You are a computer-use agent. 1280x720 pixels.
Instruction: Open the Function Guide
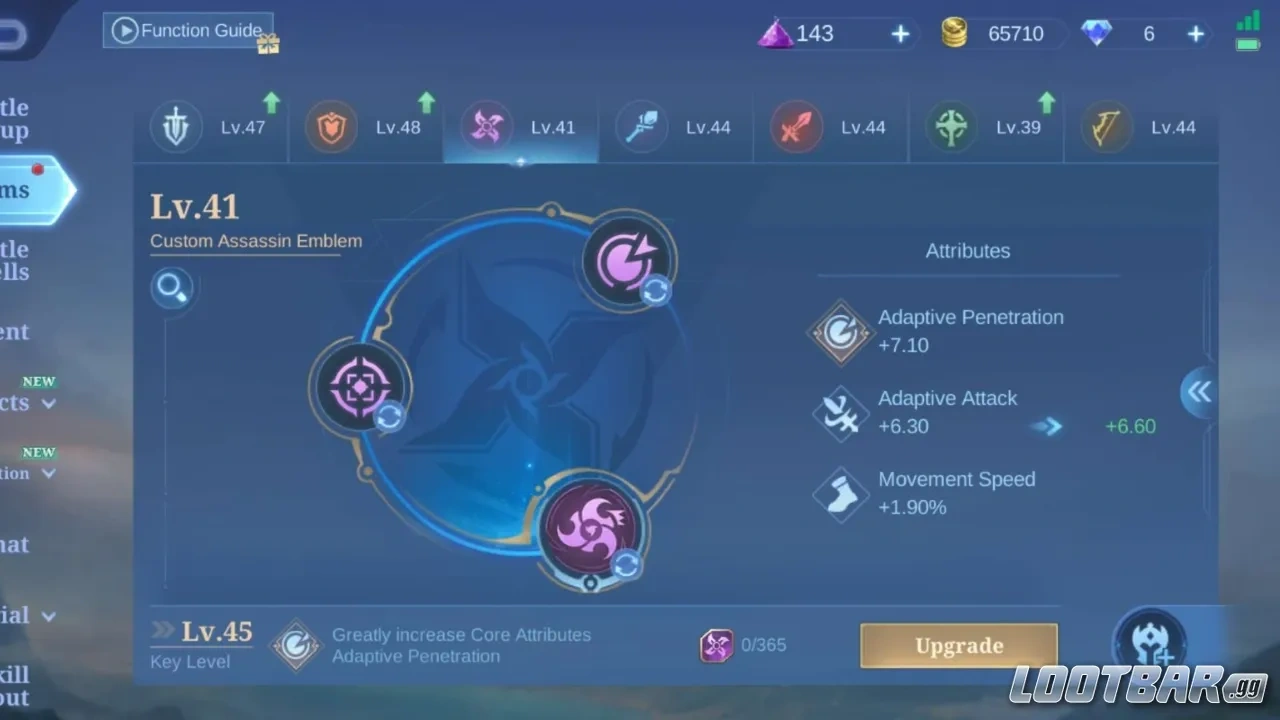click(188, 30)
